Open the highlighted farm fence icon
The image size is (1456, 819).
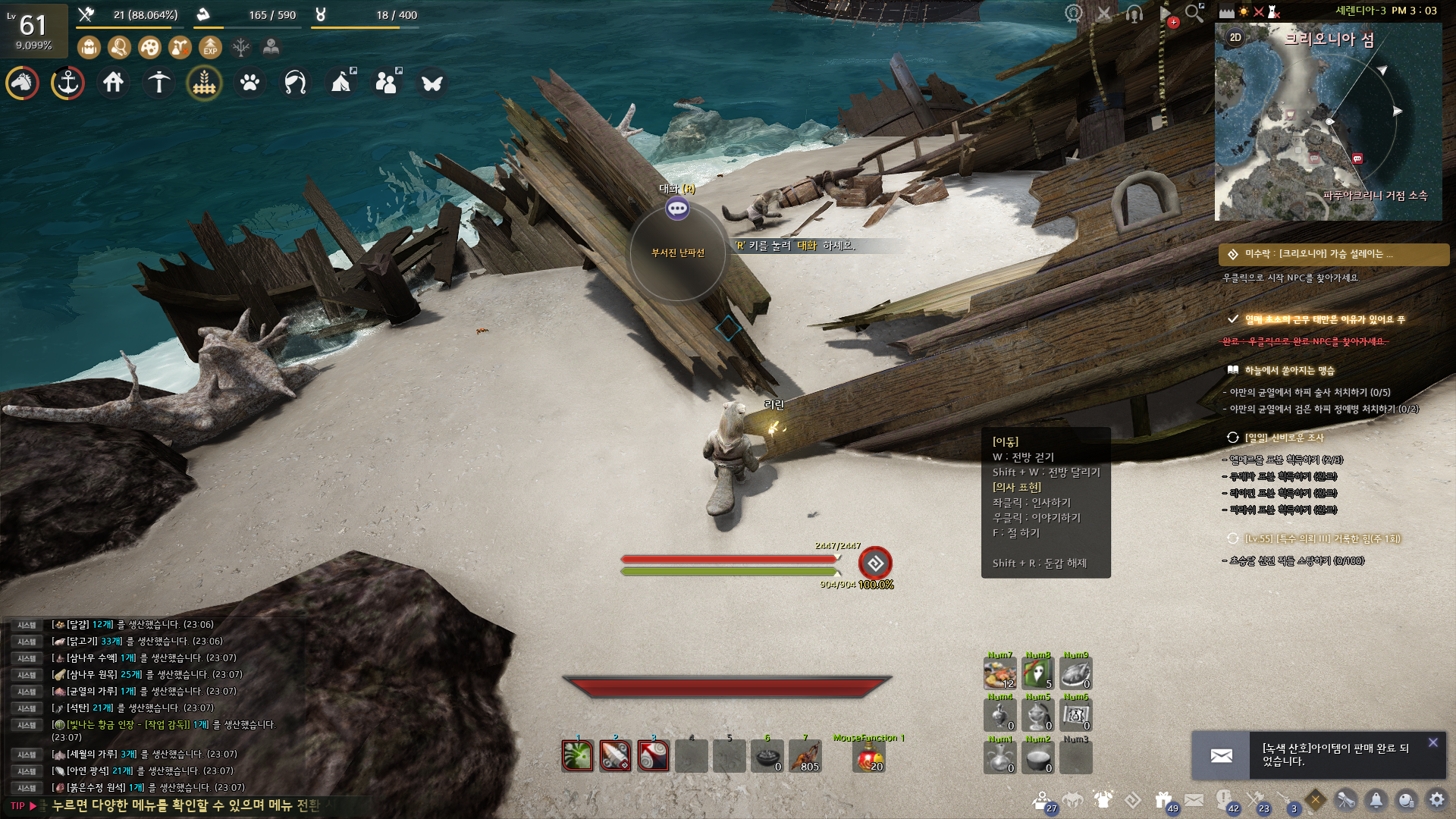tap(205, 83)
